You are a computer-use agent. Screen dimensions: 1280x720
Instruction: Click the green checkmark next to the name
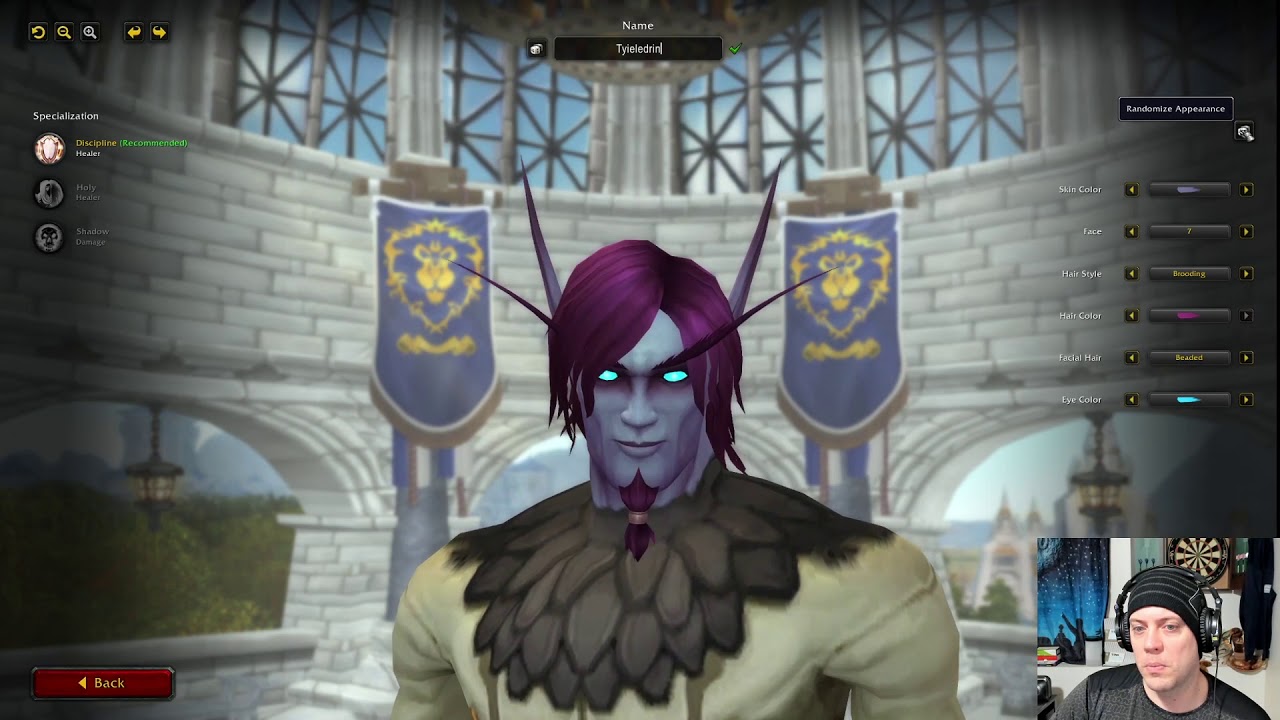(737, 47)
